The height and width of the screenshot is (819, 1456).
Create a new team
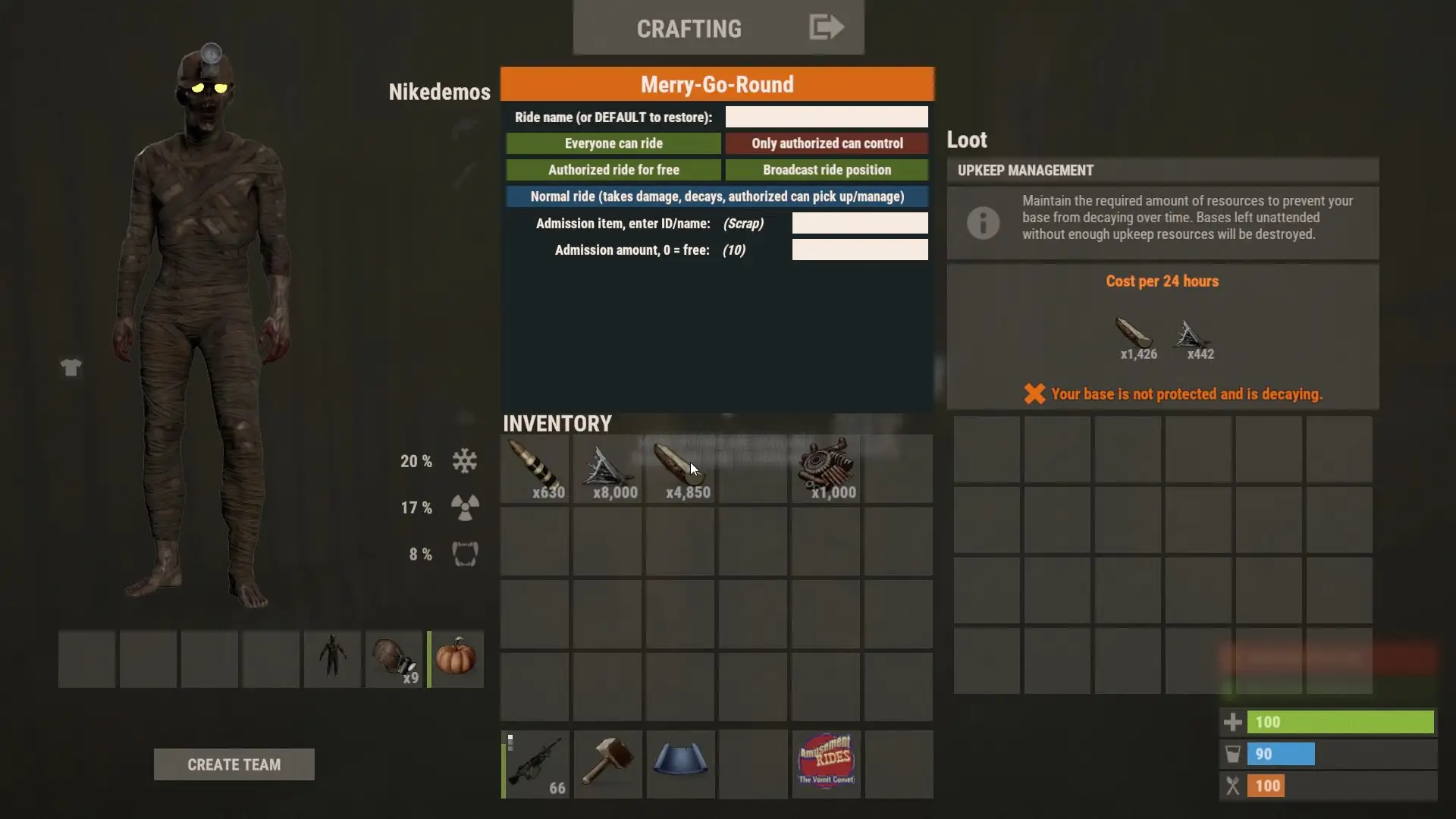[234, 764]
